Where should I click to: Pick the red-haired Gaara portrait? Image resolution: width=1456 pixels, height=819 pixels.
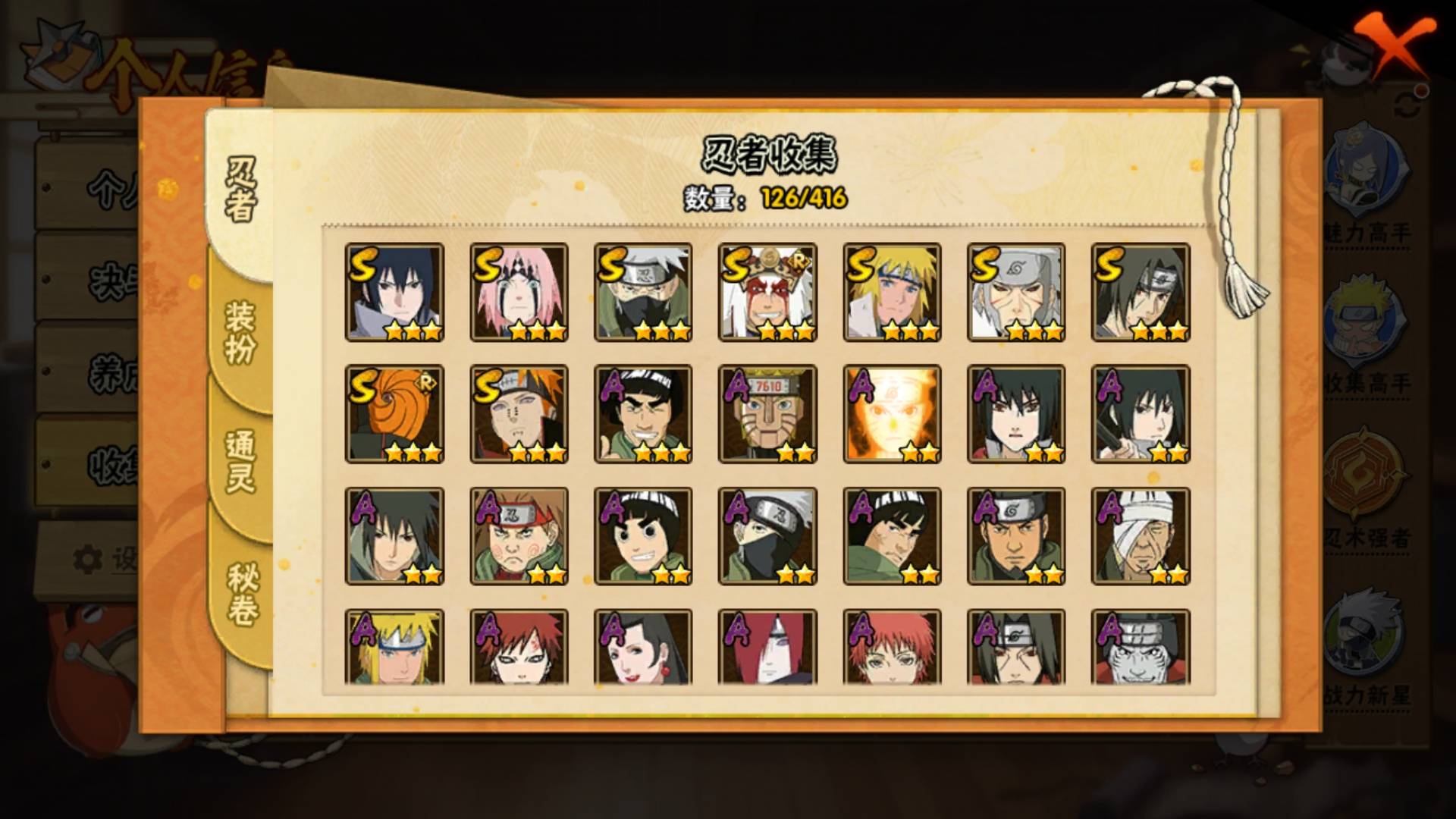[519, 648]
